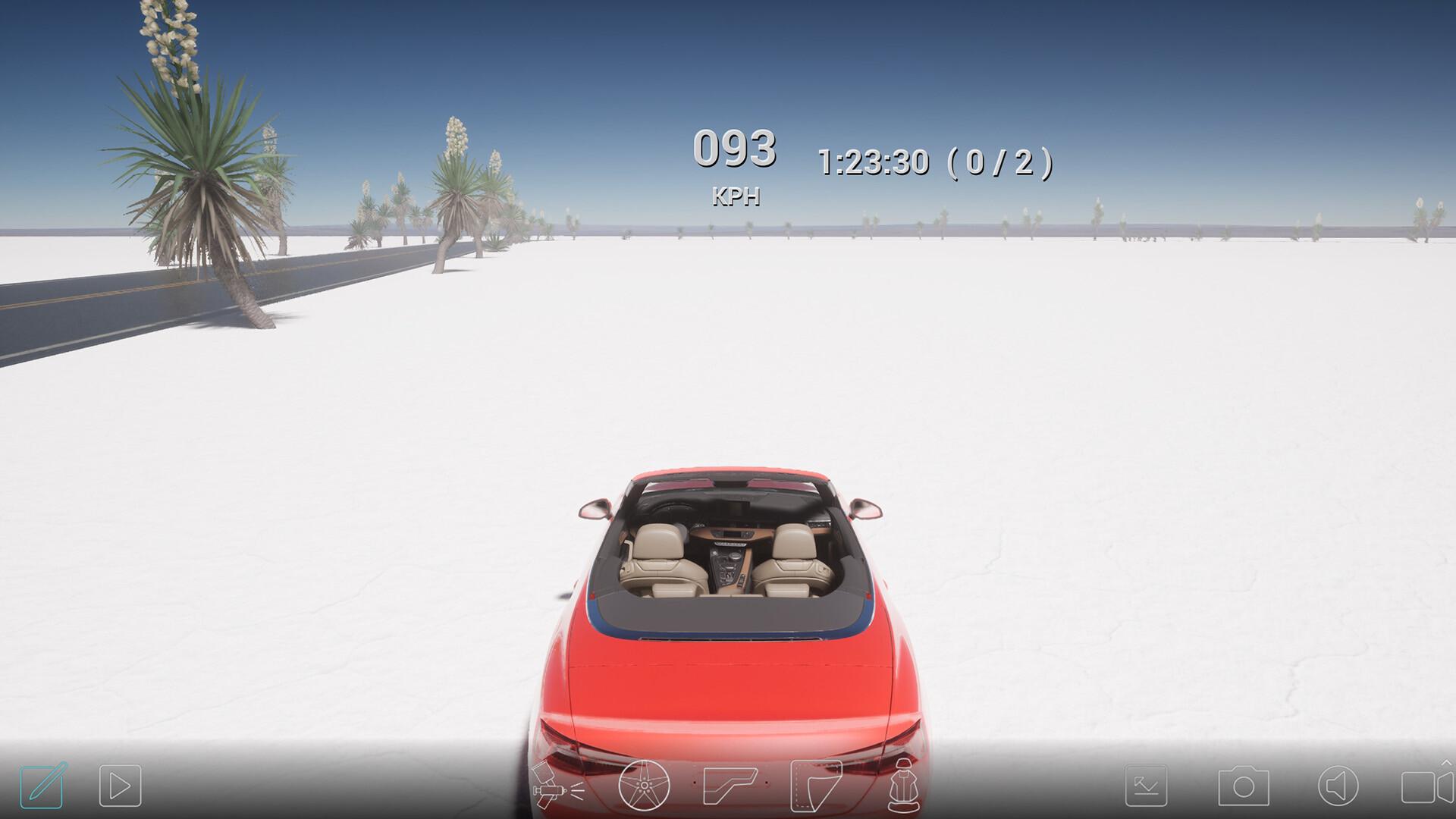This screenshot has width=1456, height=819.
Task: Open the seat interior customization
Action: point(904,787)
